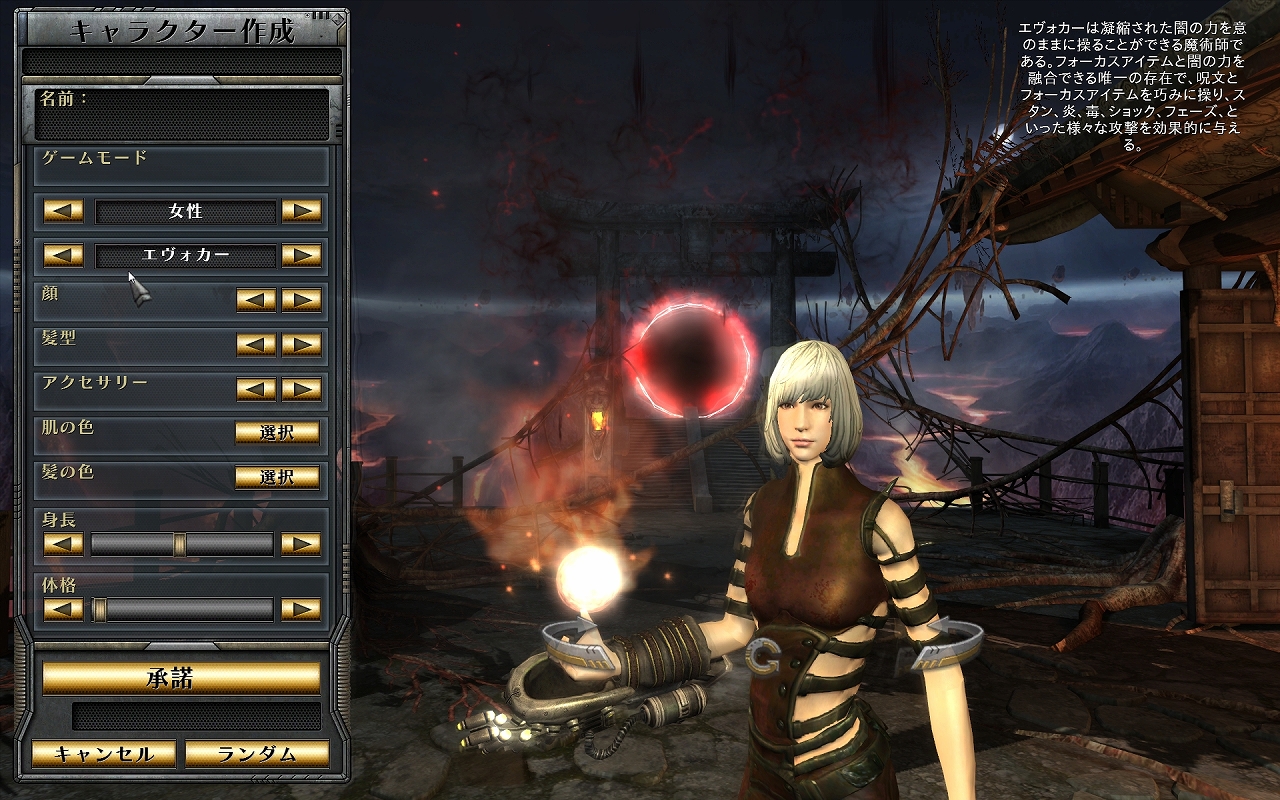Decrease height (身長) with left arrow
1280x800 pixels.
coord(64,544)
